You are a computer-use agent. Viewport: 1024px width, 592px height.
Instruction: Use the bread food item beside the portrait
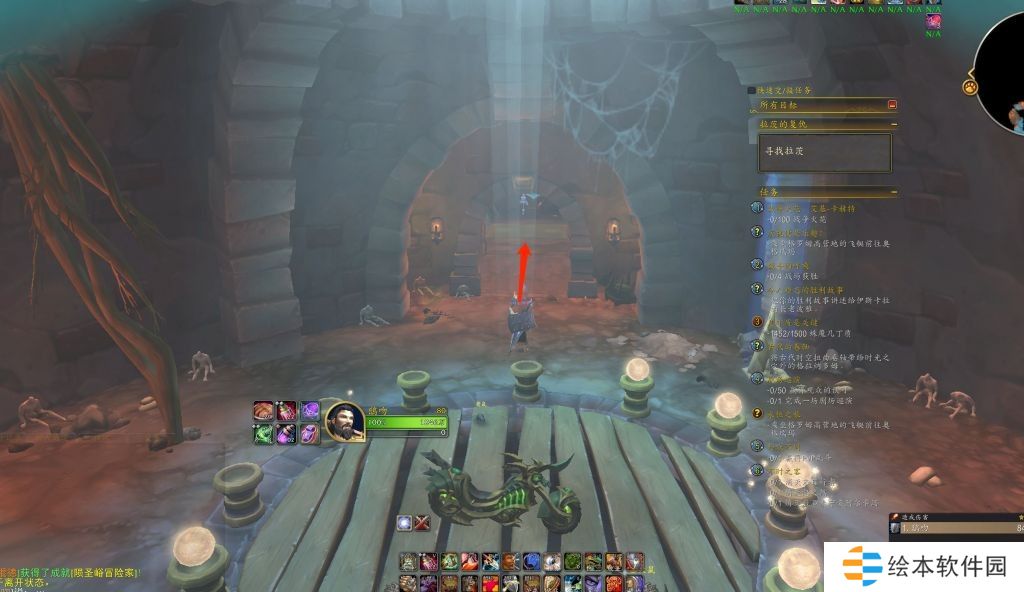[x=263, y=410]
